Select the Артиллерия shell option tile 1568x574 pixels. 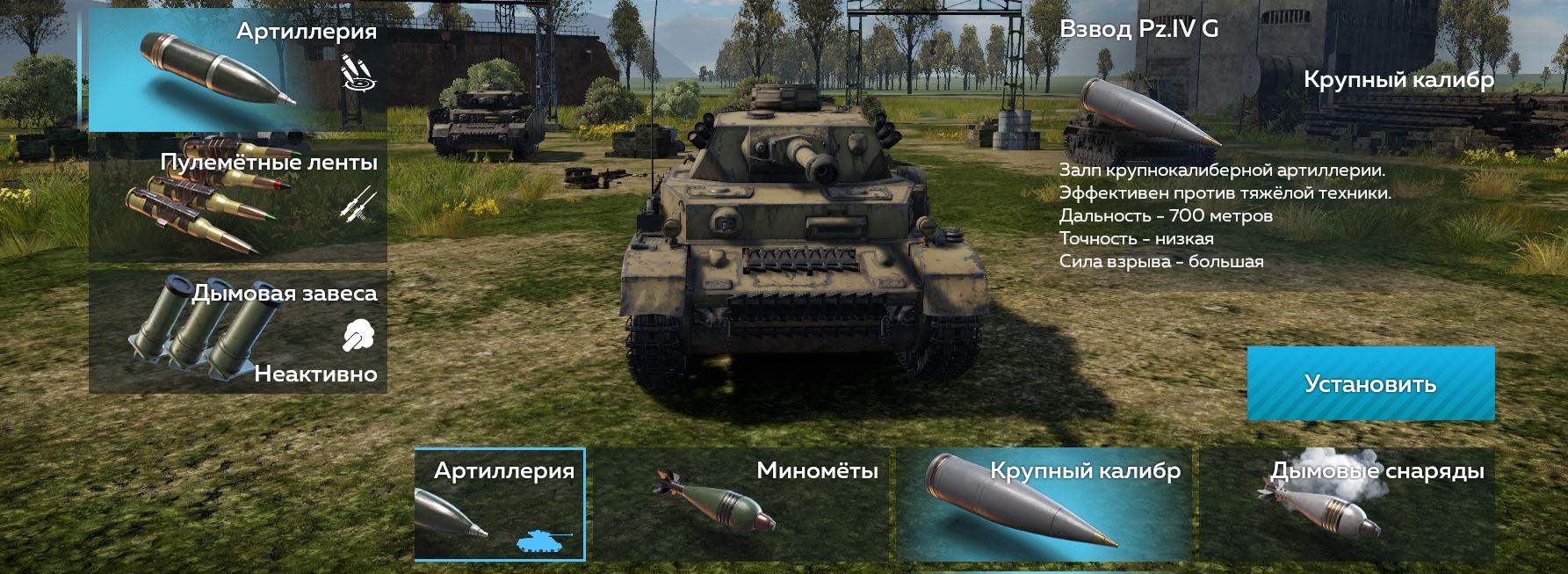[500, 504]
